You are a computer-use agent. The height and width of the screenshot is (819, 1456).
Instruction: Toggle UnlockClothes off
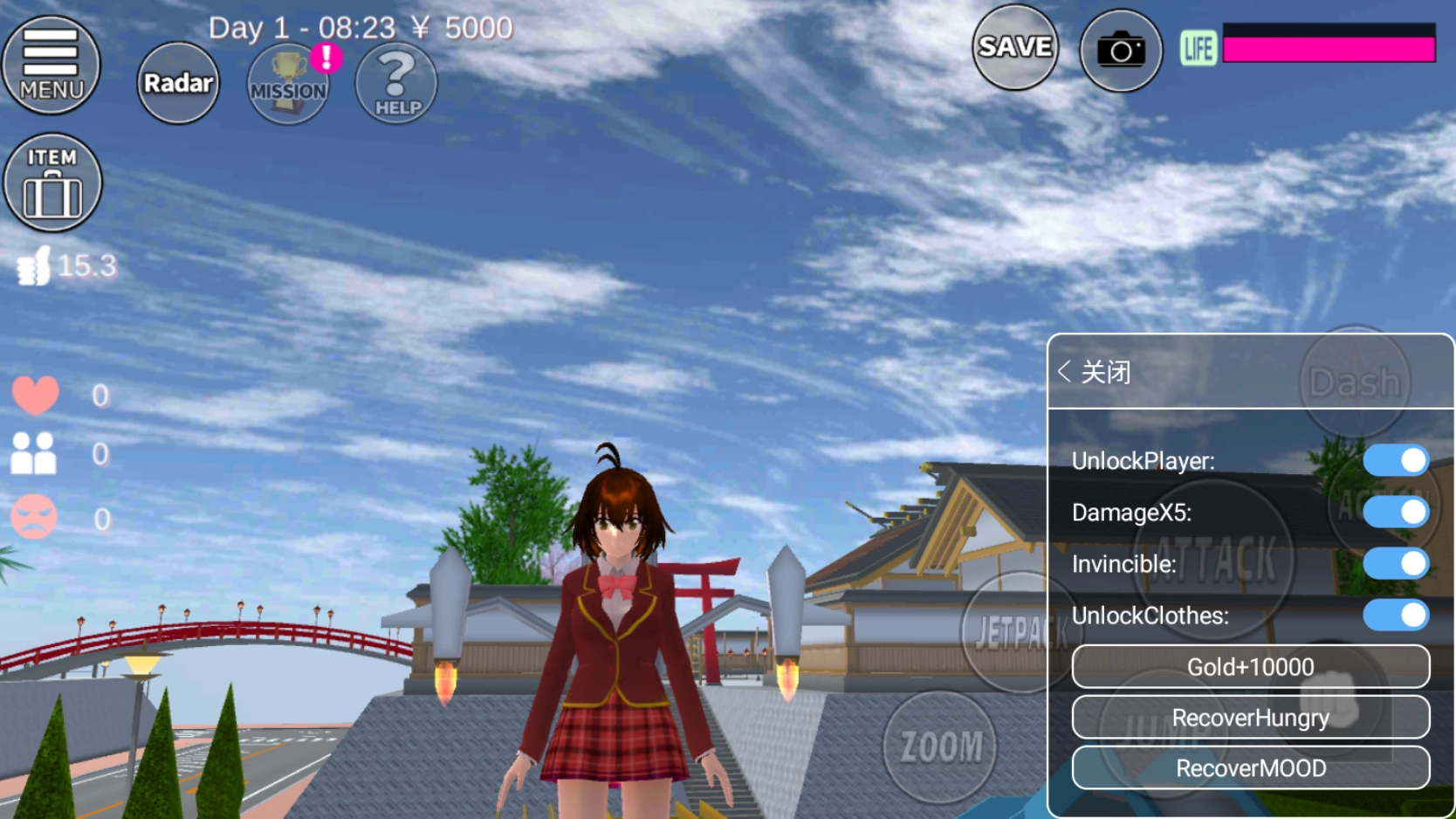click(1397, 615)
